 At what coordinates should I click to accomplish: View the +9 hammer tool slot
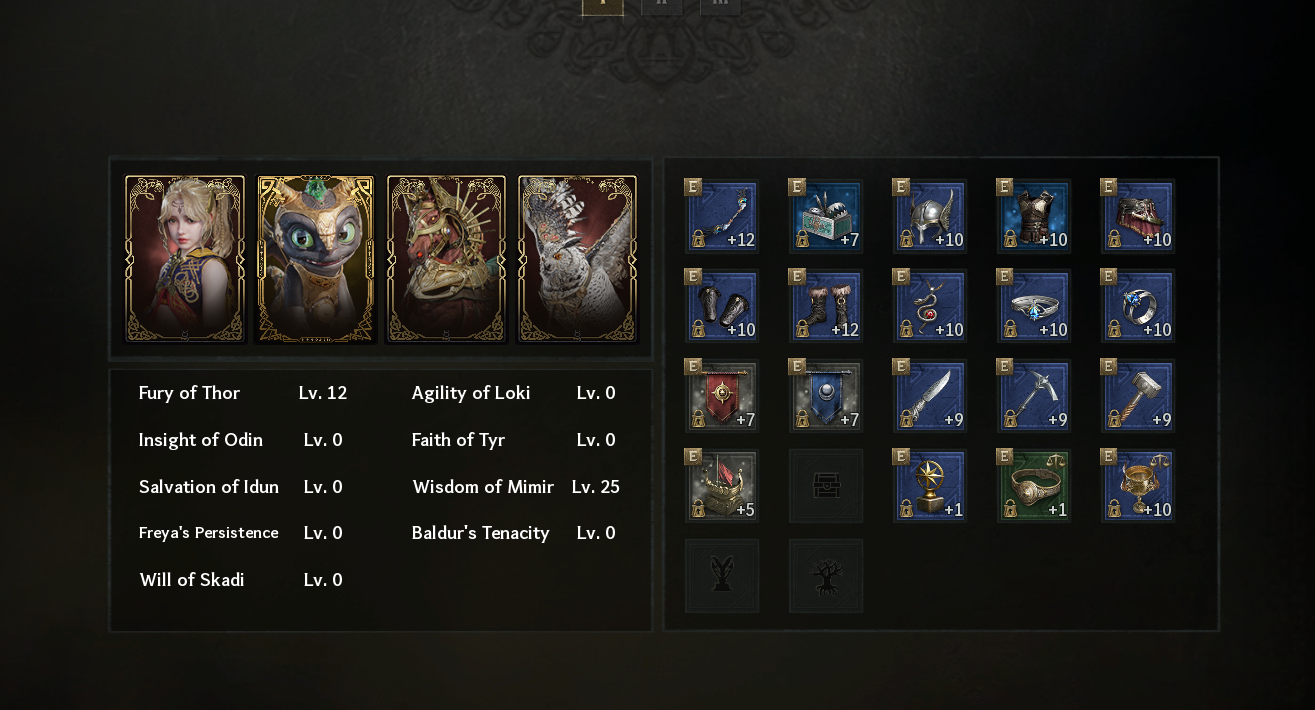pyautogui.click(x=1138, y=396)
